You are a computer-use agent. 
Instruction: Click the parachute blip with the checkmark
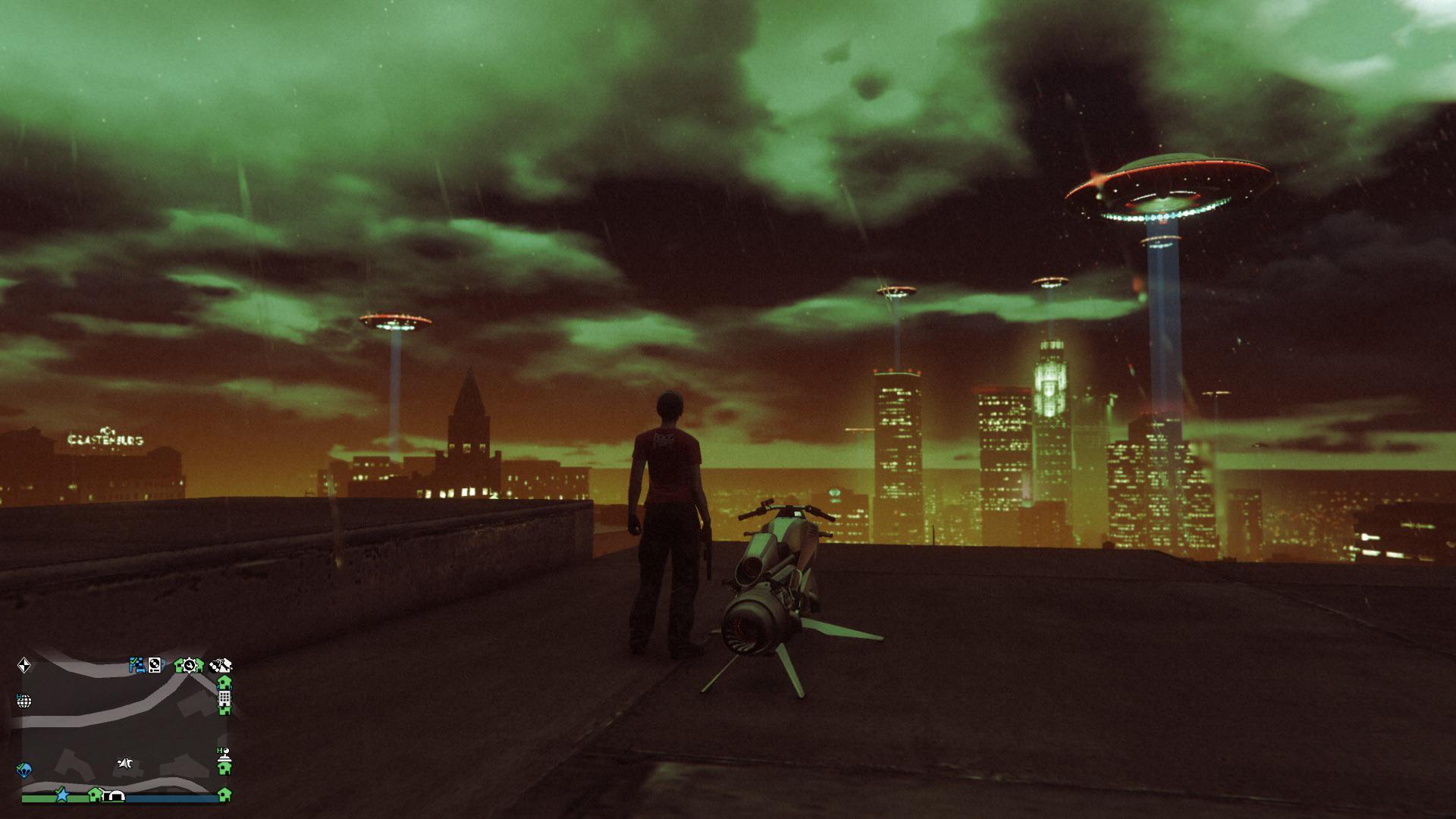pos(24,770)
